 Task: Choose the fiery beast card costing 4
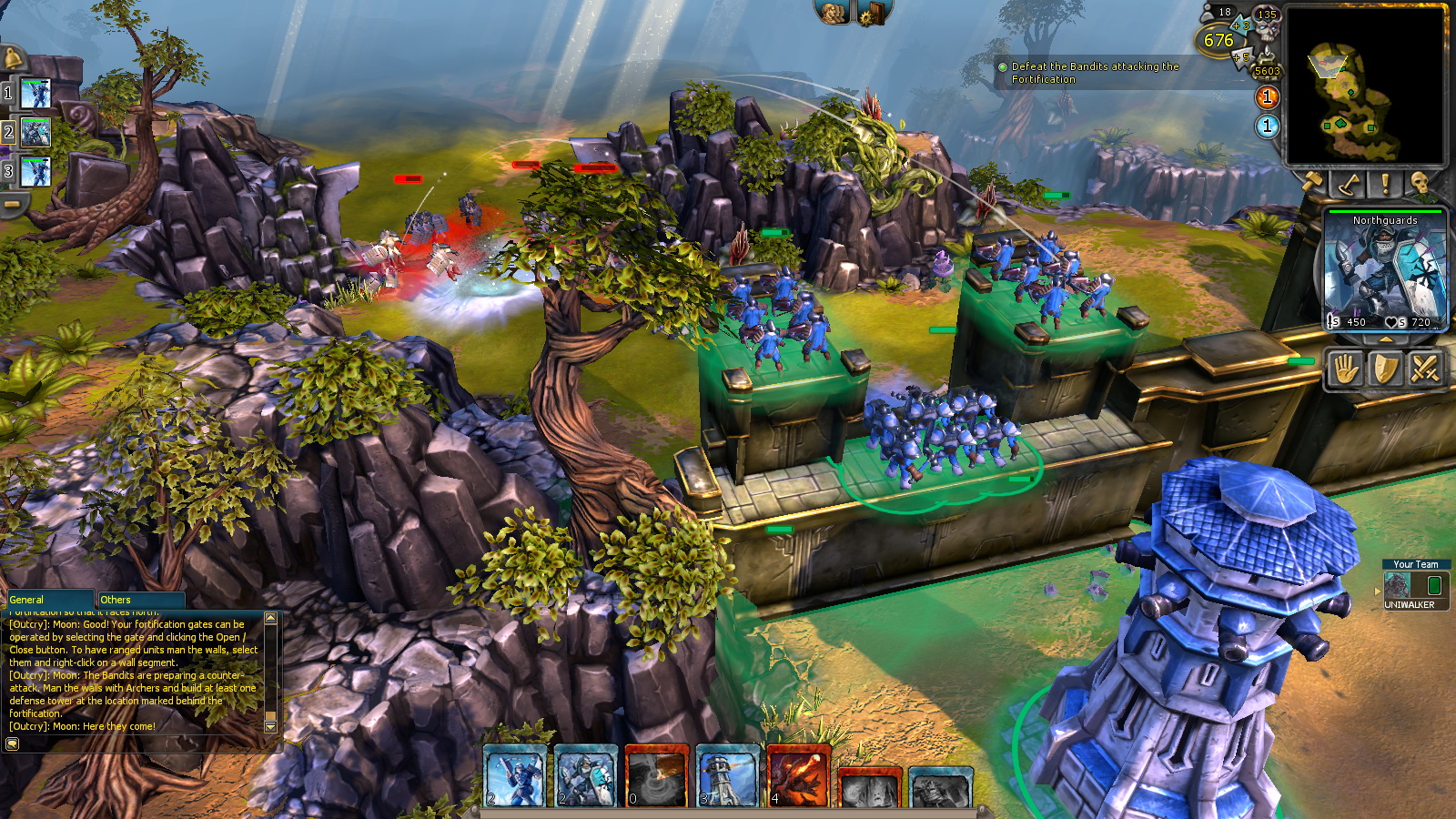(x=798, y=776)
